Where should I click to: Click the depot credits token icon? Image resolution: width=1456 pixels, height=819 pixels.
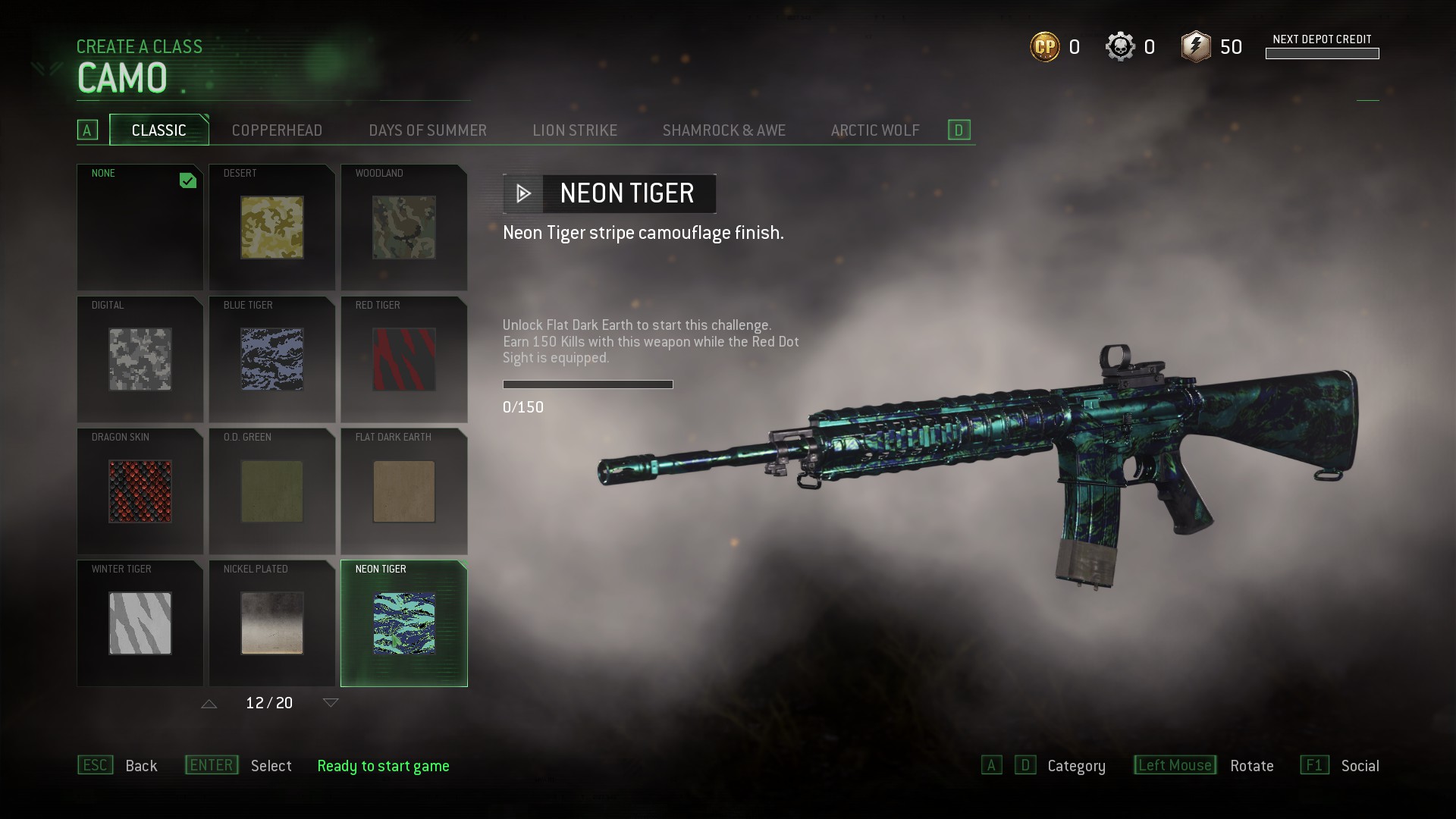tap(1197, 46)
